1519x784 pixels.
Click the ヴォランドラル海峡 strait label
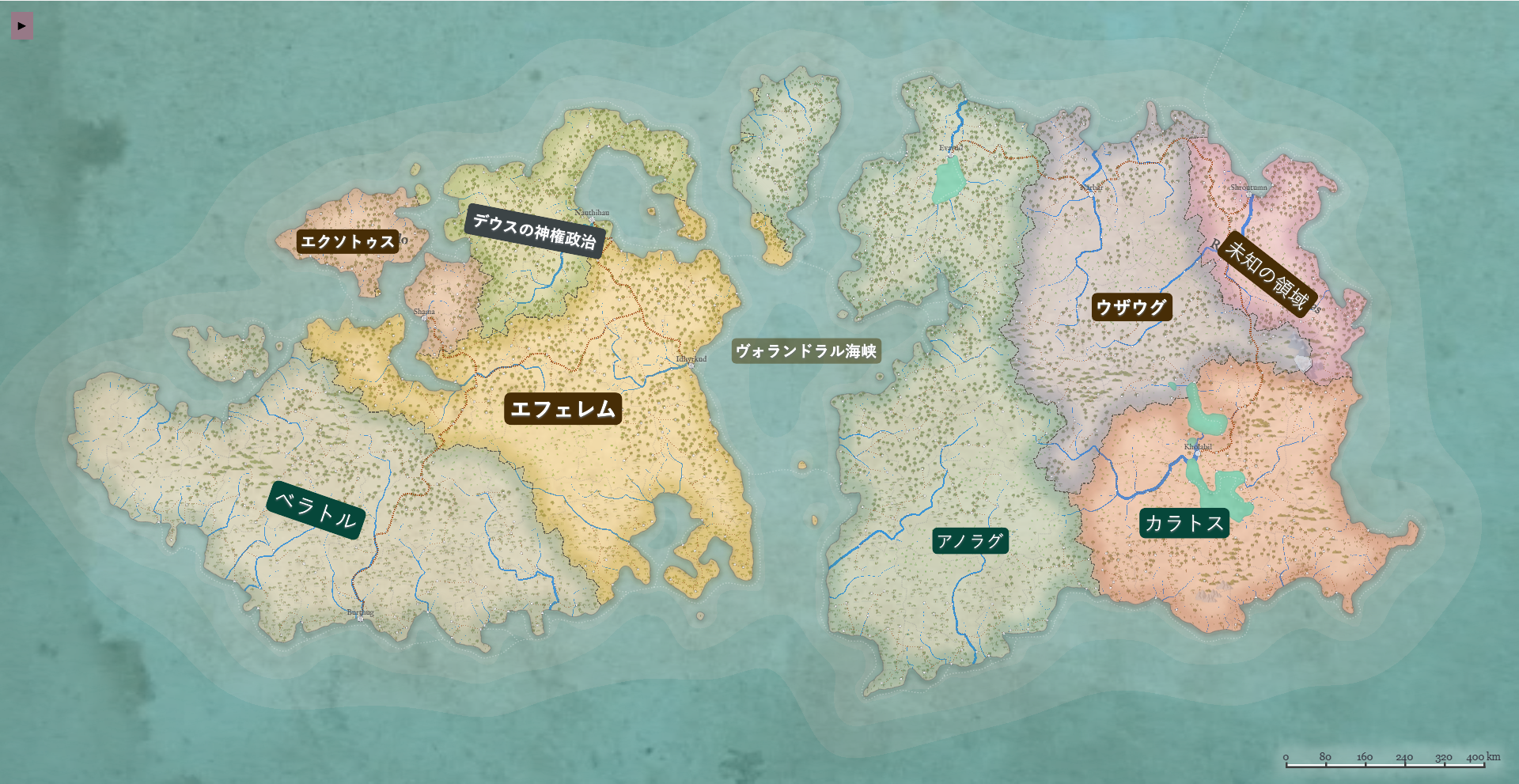point(805,350)
